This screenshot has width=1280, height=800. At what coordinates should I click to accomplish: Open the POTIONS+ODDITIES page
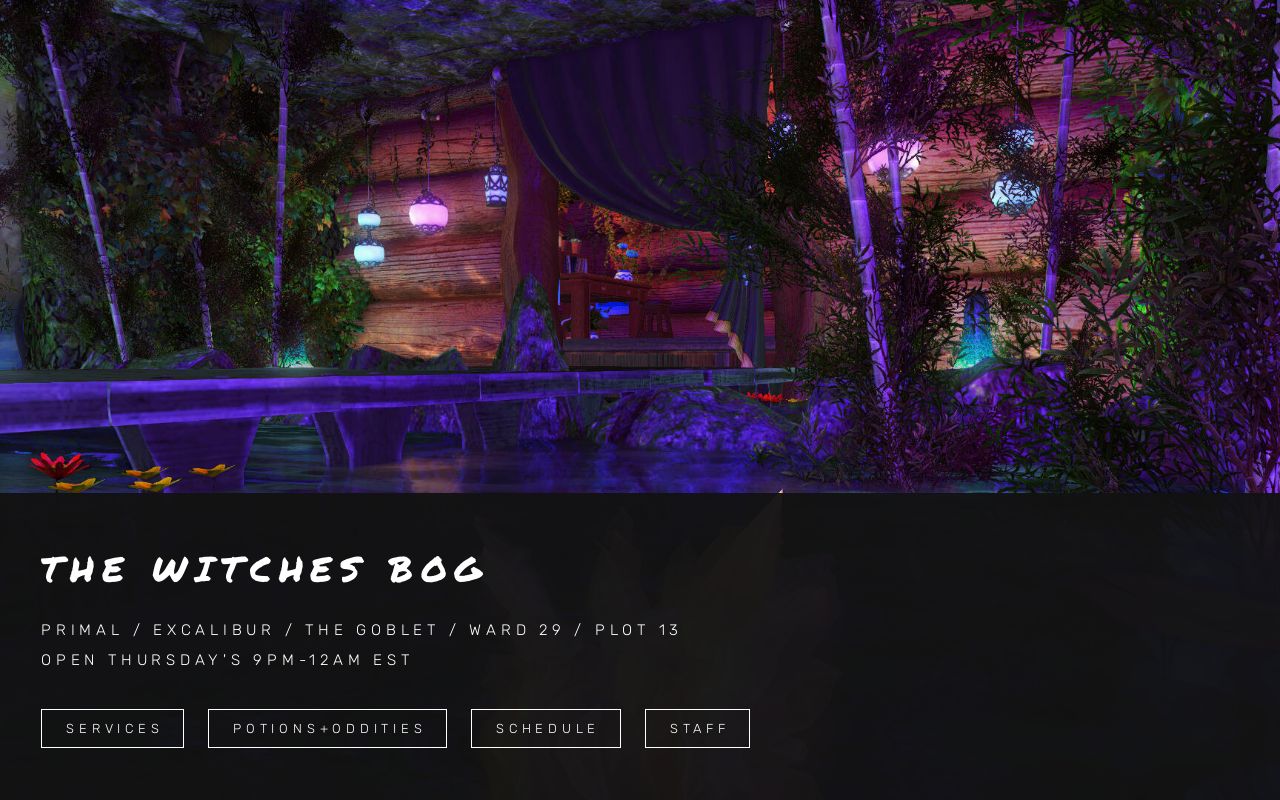click(327, 728)
